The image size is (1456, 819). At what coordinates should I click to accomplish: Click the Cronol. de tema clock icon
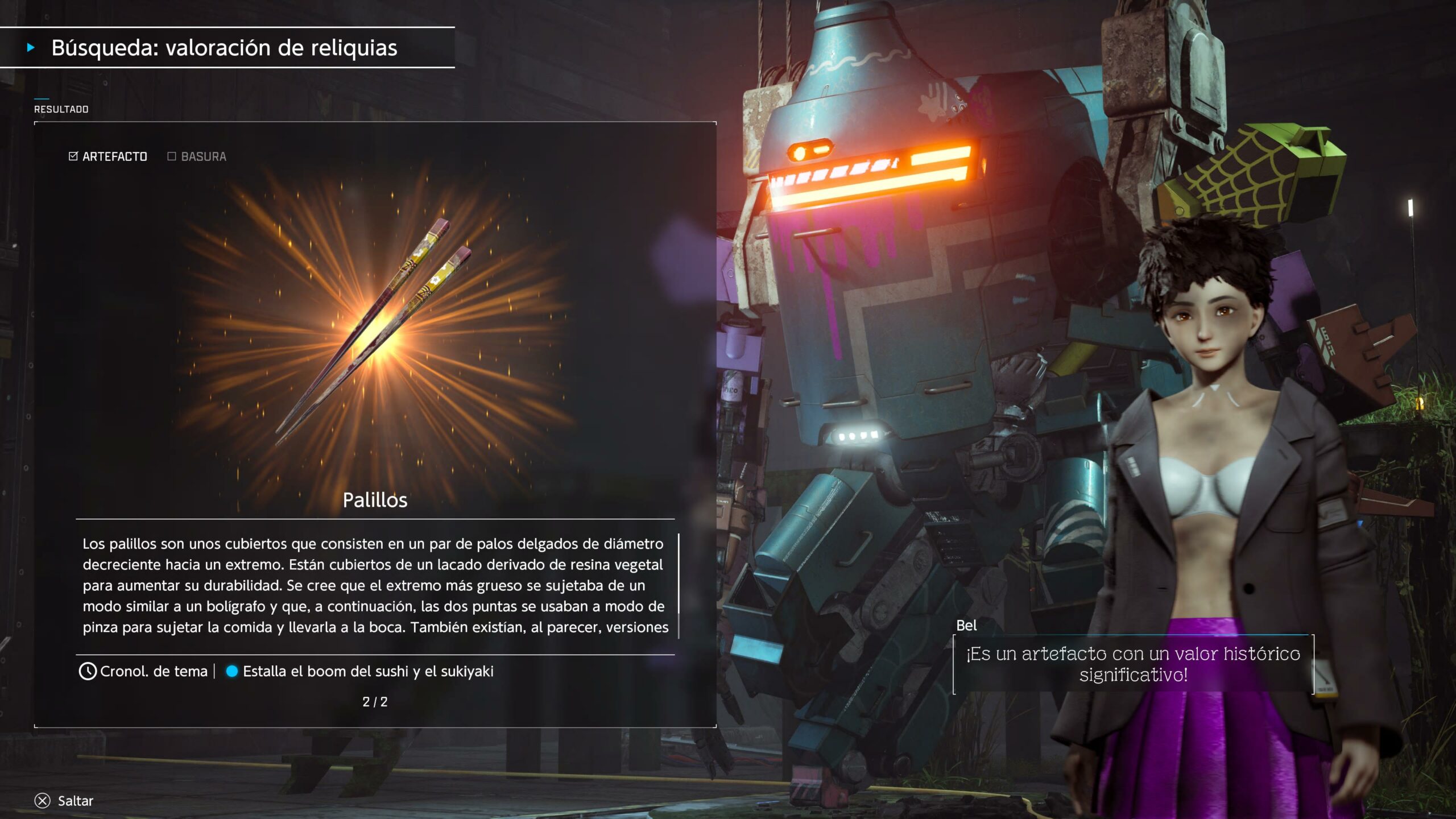point(88,672)
